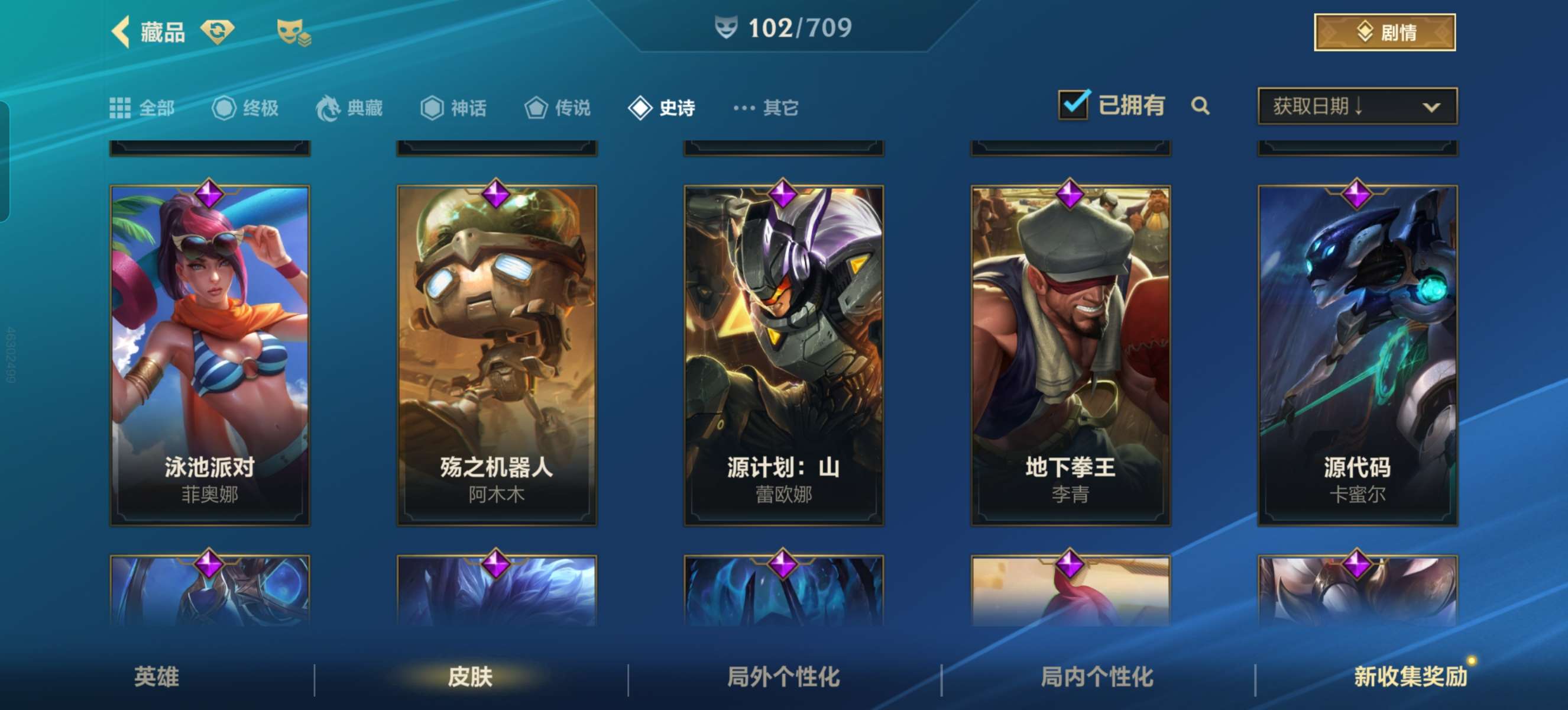Switch to the 英雄 bottom tab

157,676
